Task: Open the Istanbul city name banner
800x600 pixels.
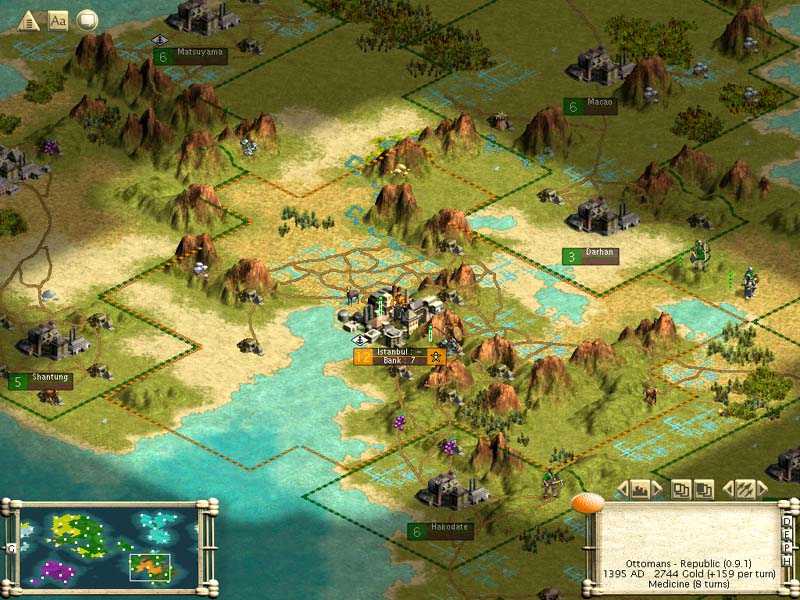Action: point(399,355)
